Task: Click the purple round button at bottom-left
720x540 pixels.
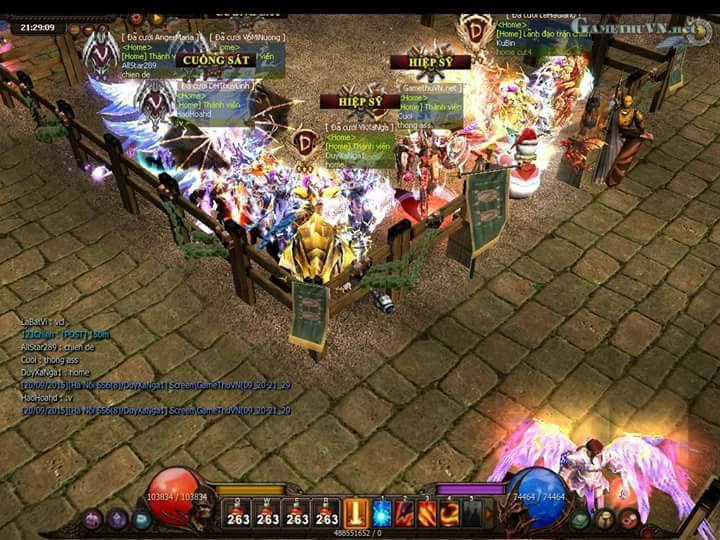Action: point(92,519)
